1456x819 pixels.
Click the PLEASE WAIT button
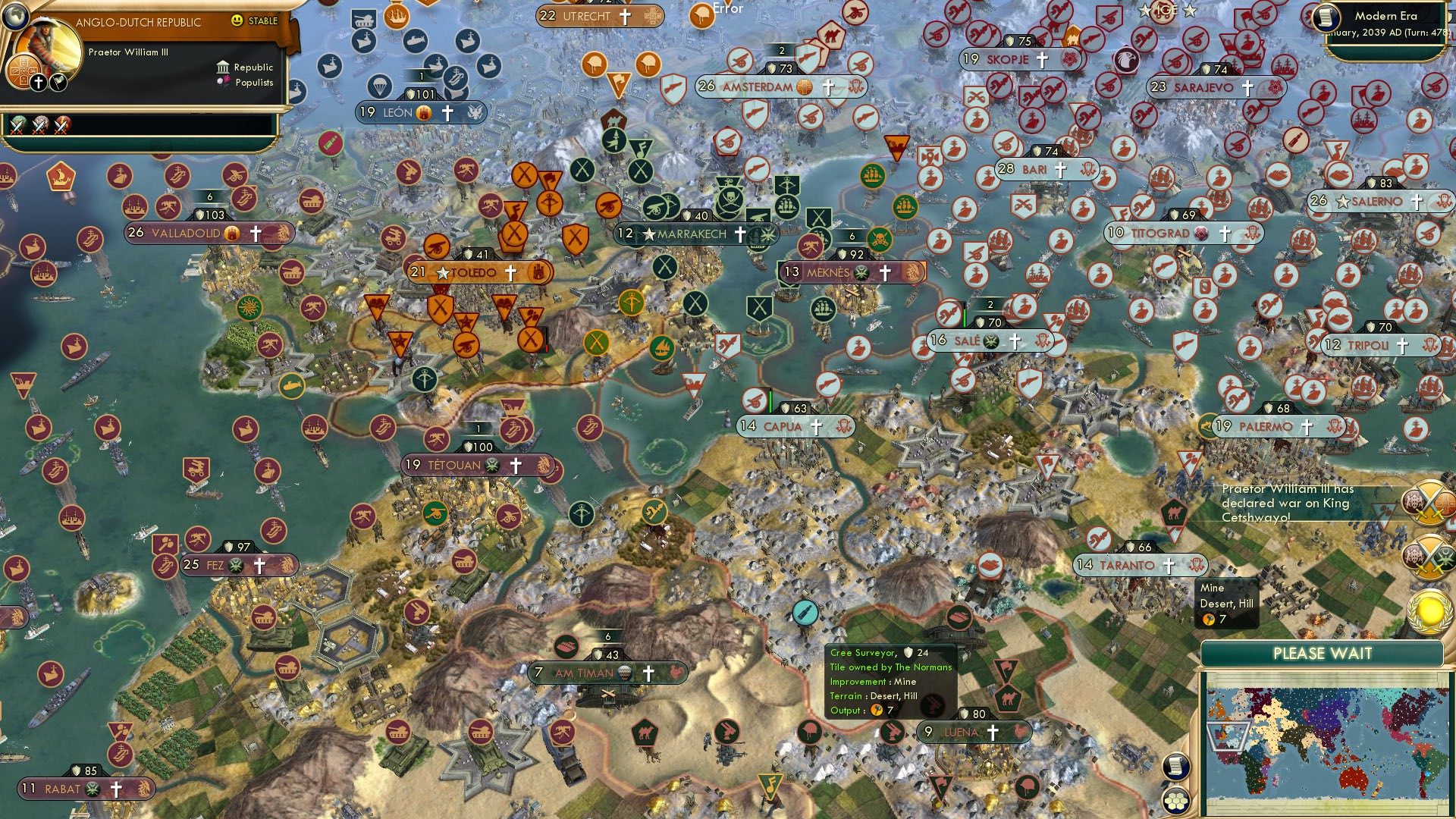click(x=1323, y=653)
